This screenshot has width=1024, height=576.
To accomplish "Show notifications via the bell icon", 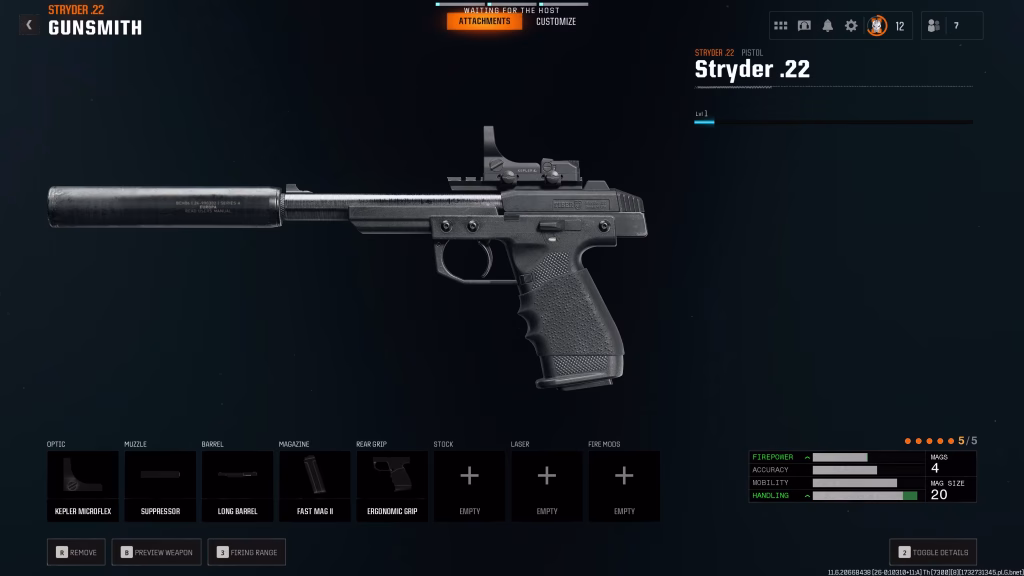I will [x=828, y=26].
